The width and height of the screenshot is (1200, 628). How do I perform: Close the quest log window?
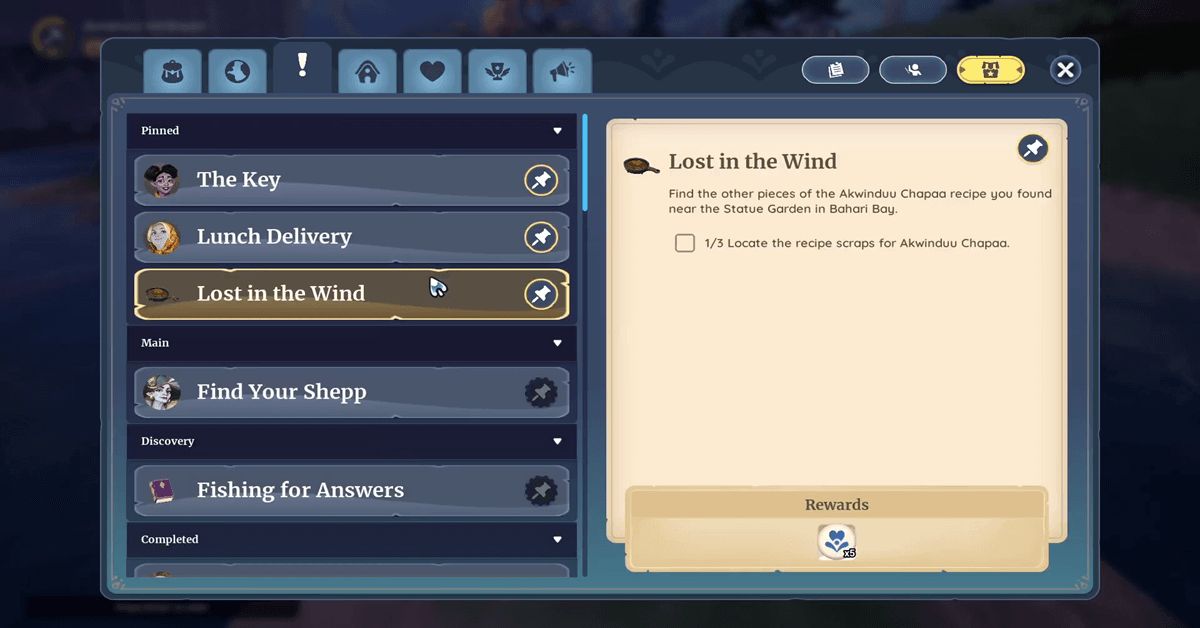(1065, 70)
